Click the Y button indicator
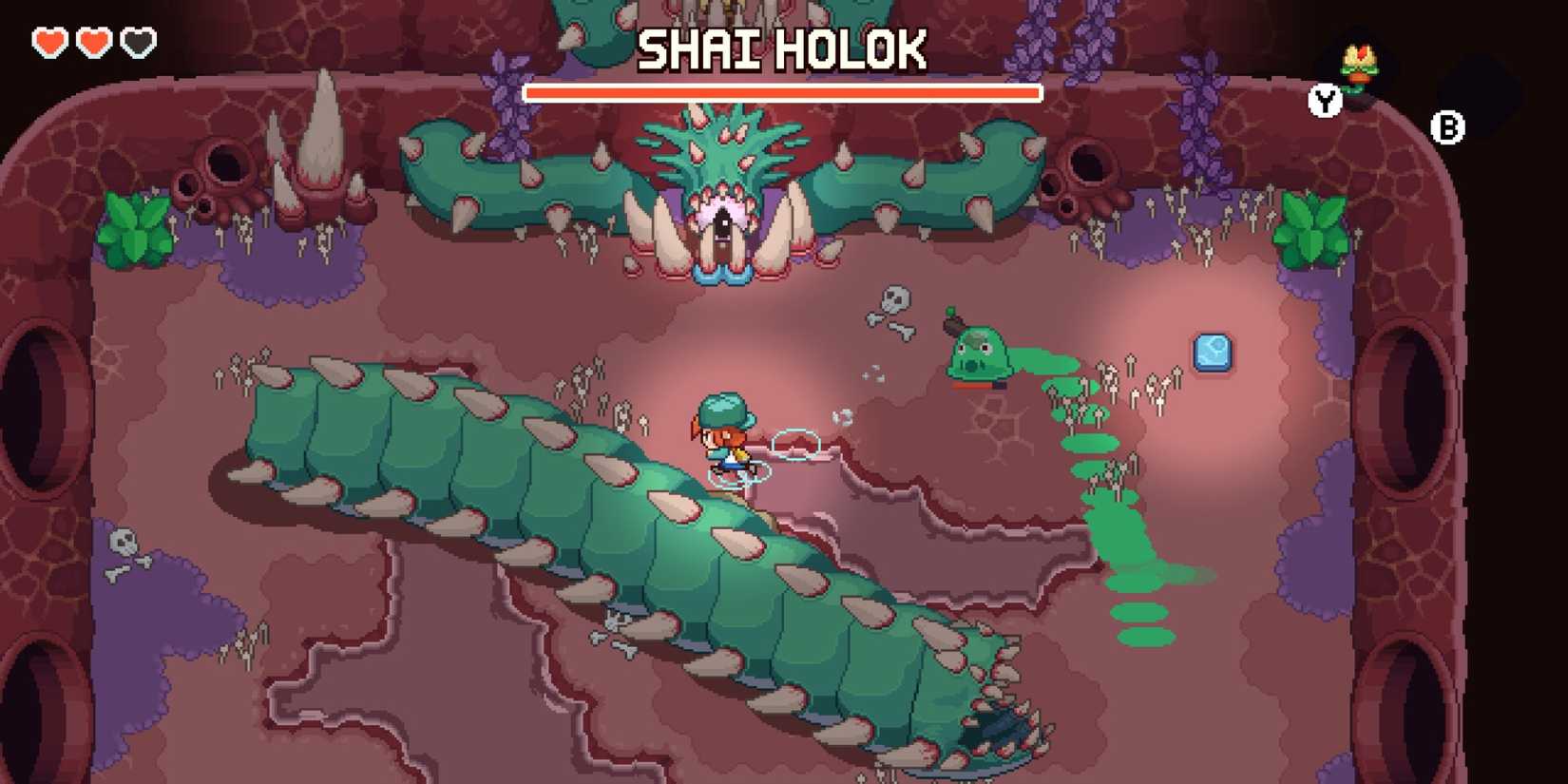 point(1324,100)
